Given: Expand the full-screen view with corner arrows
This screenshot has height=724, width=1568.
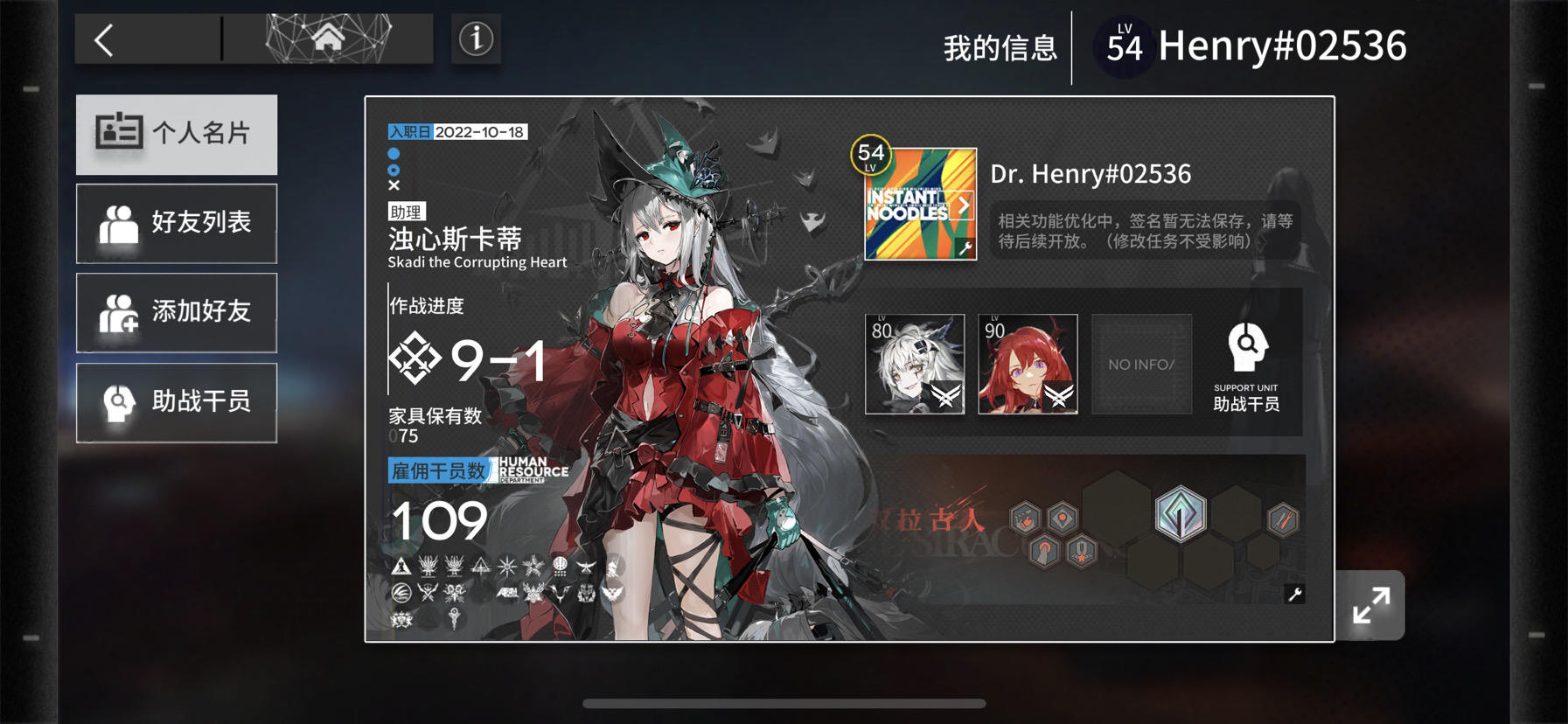Looking at the screenshot, I should [1372, 603].
